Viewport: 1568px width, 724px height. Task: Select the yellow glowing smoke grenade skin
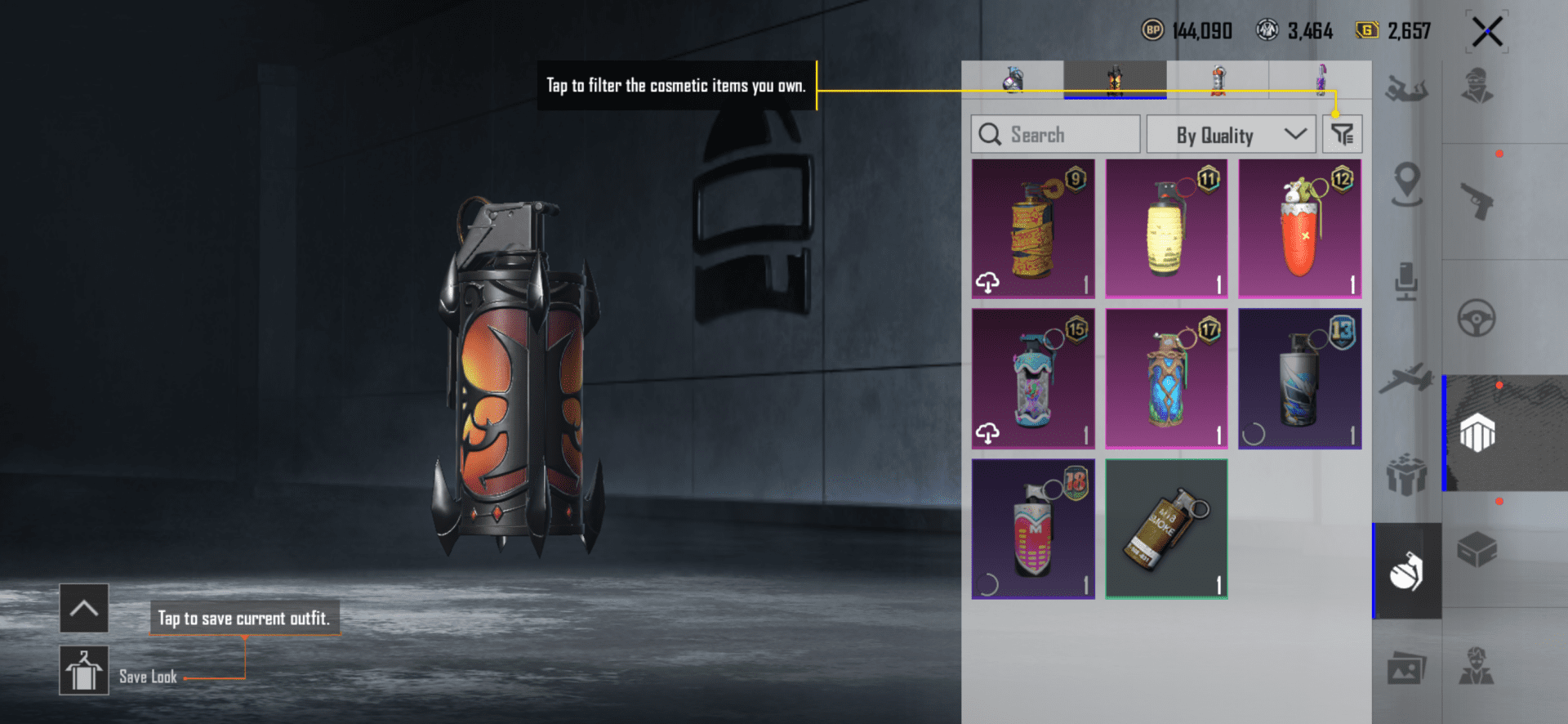click(x=1166, y=229)
